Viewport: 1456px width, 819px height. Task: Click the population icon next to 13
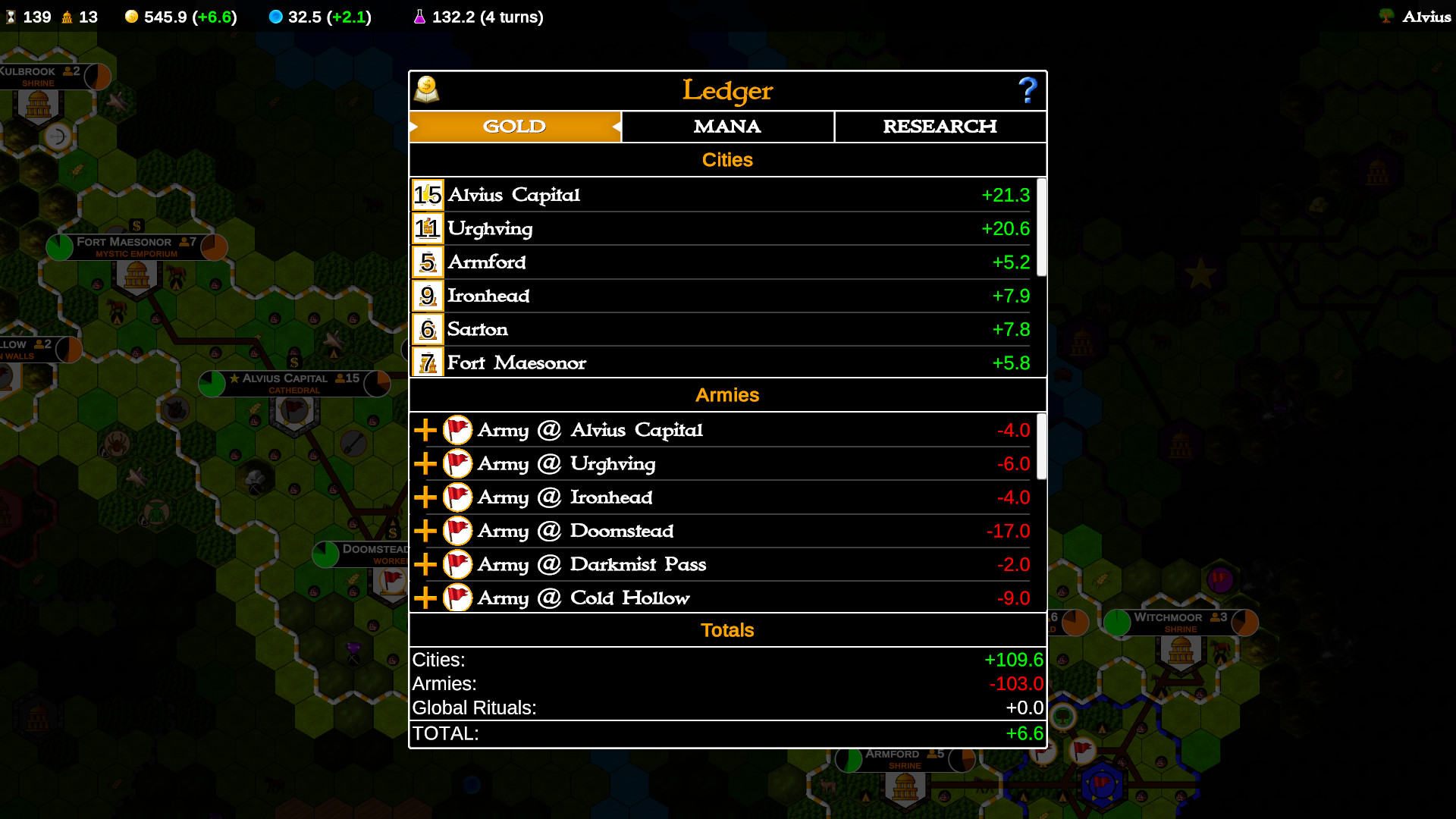pos(67,16)
